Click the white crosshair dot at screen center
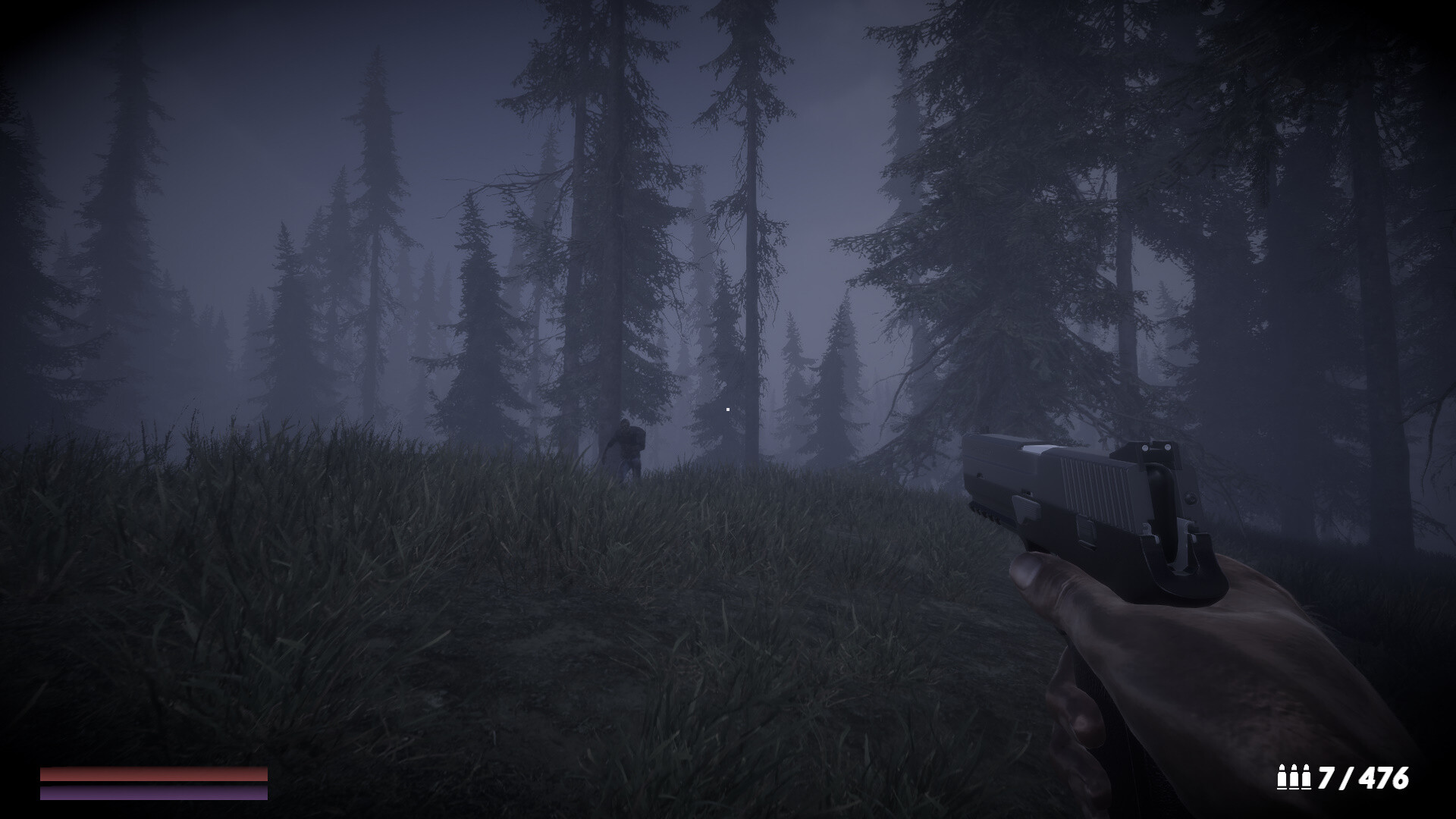This screenshot has height=819, width=1456. [727, 408]
